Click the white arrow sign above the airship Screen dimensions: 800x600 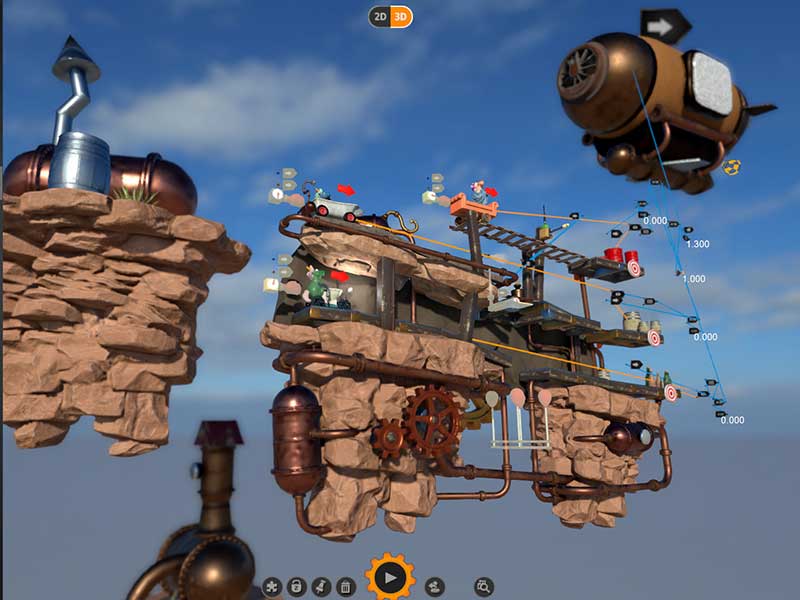665,25
